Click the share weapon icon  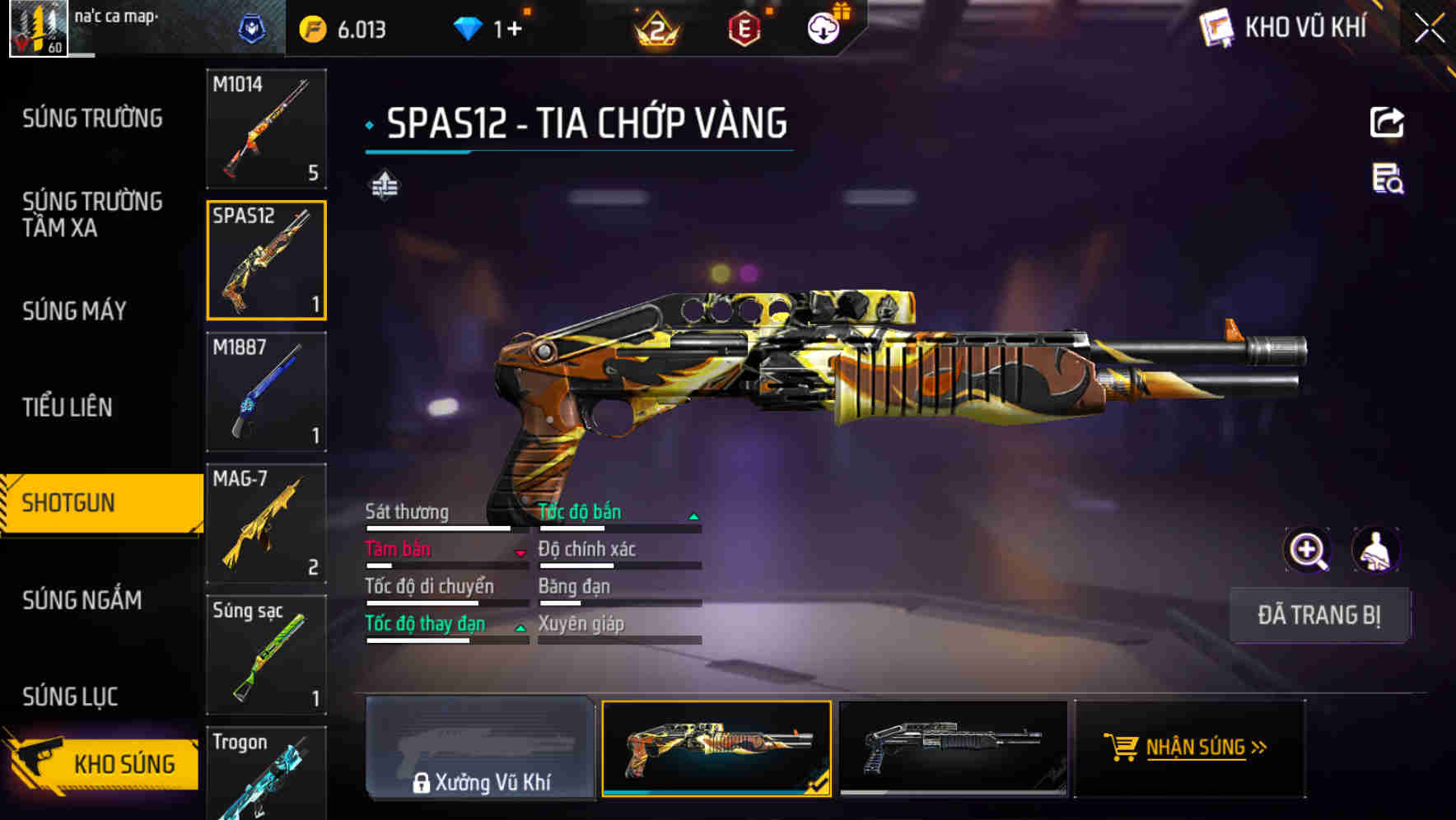coord(1388,122)
